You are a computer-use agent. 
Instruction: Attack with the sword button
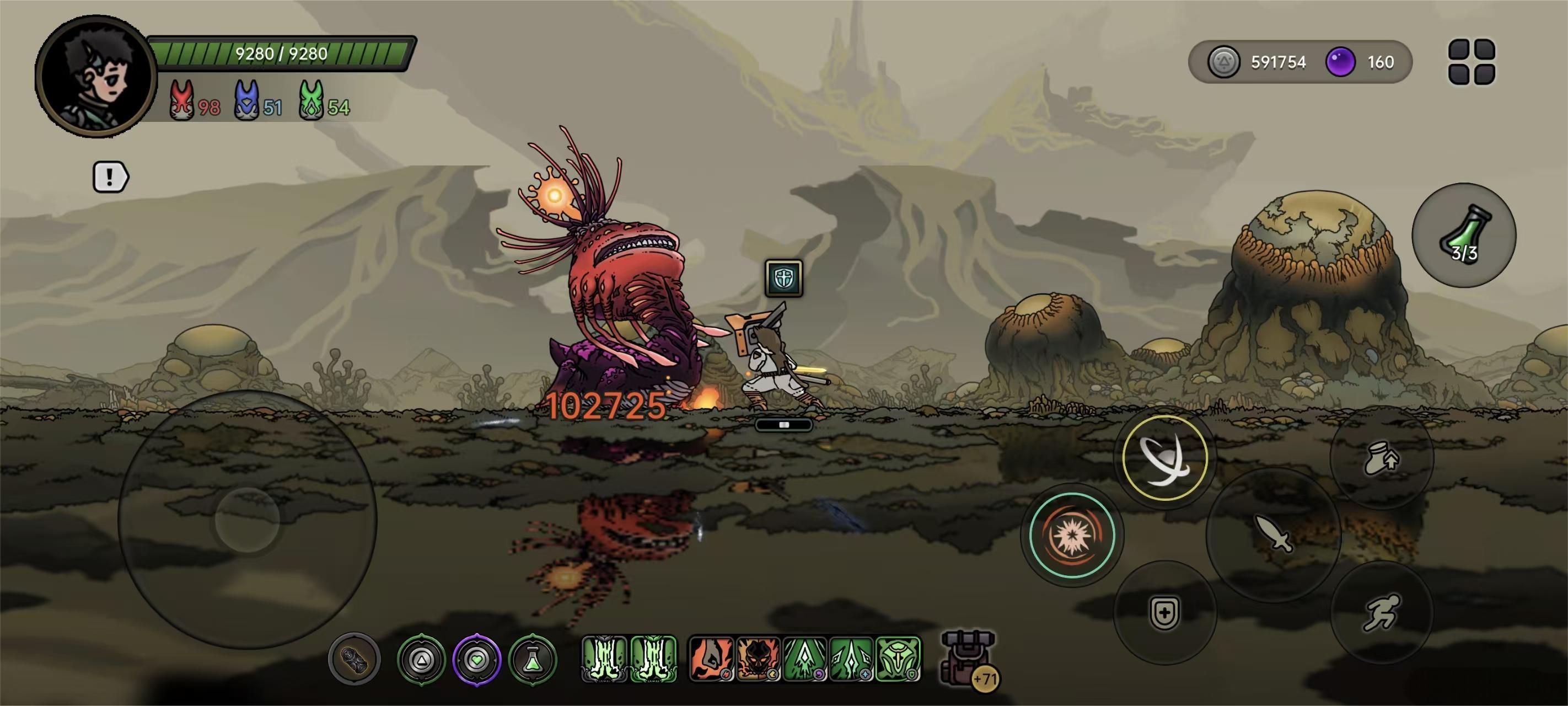[x=1273, y=534]
